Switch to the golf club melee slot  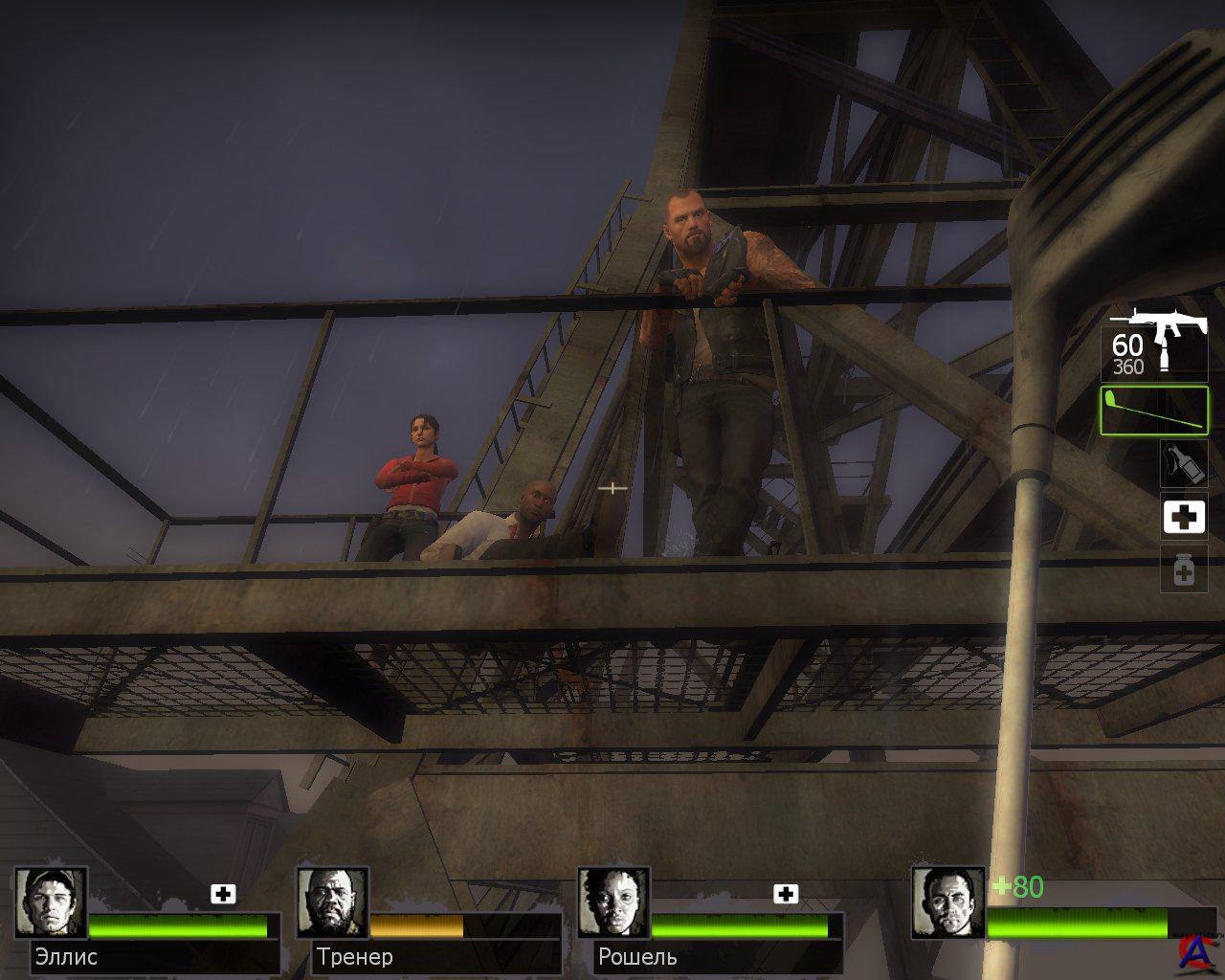[1153, 410]
